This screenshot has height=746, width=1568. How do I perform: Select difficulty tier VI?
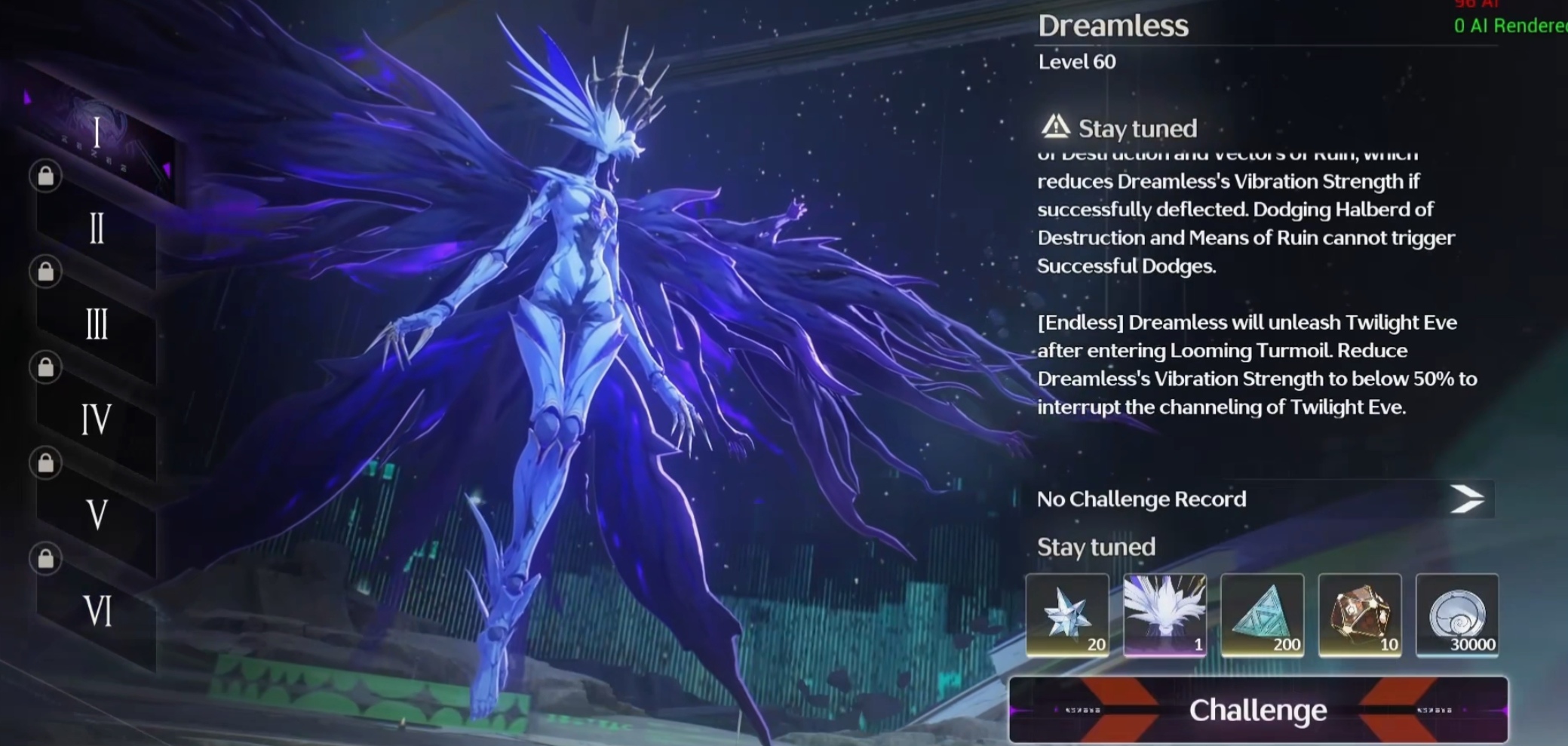(x=97, y=611)
